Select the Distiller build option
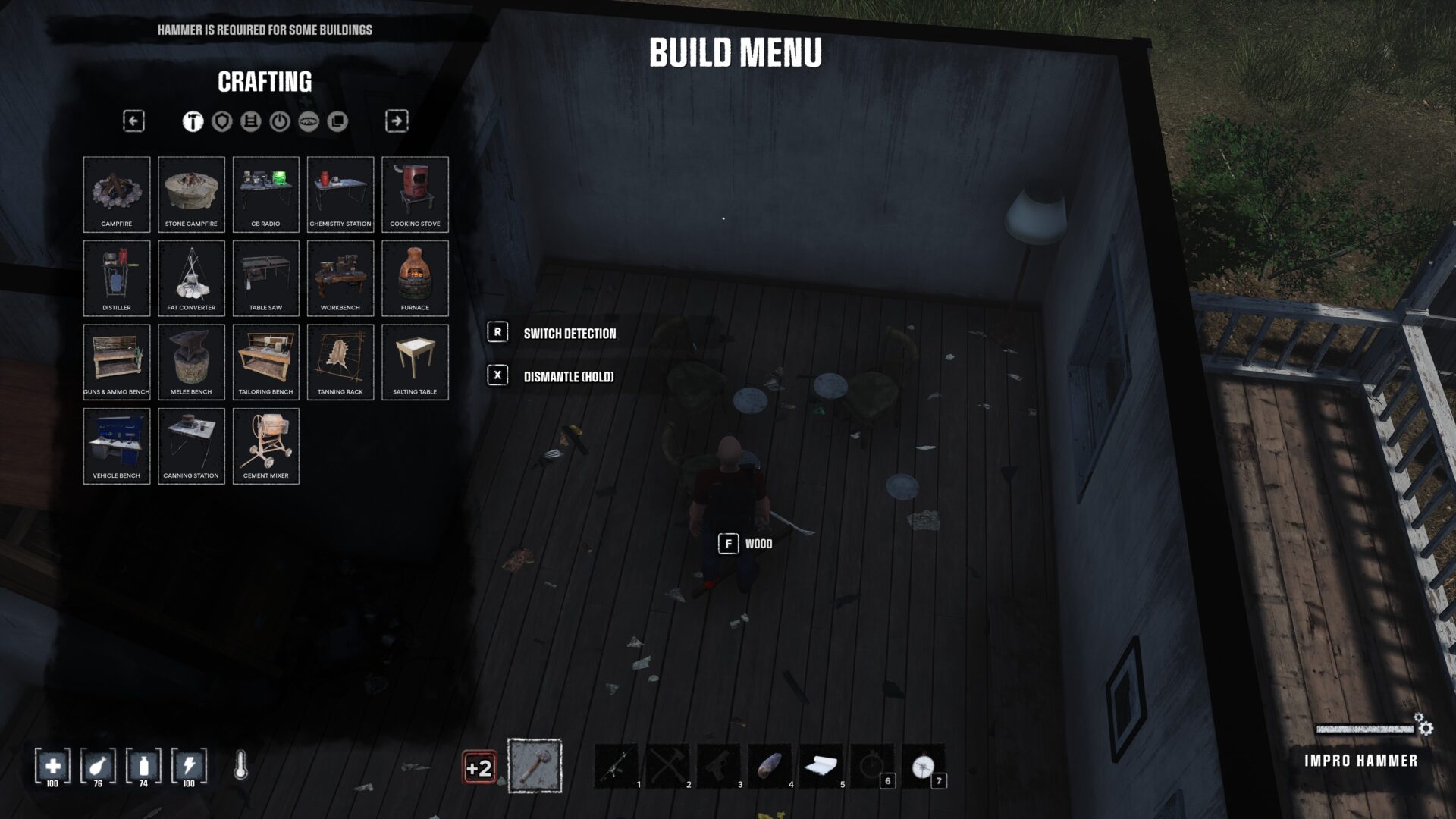Image resolution: width=1456 pixels, height=819 pixels. pos(117,278)
